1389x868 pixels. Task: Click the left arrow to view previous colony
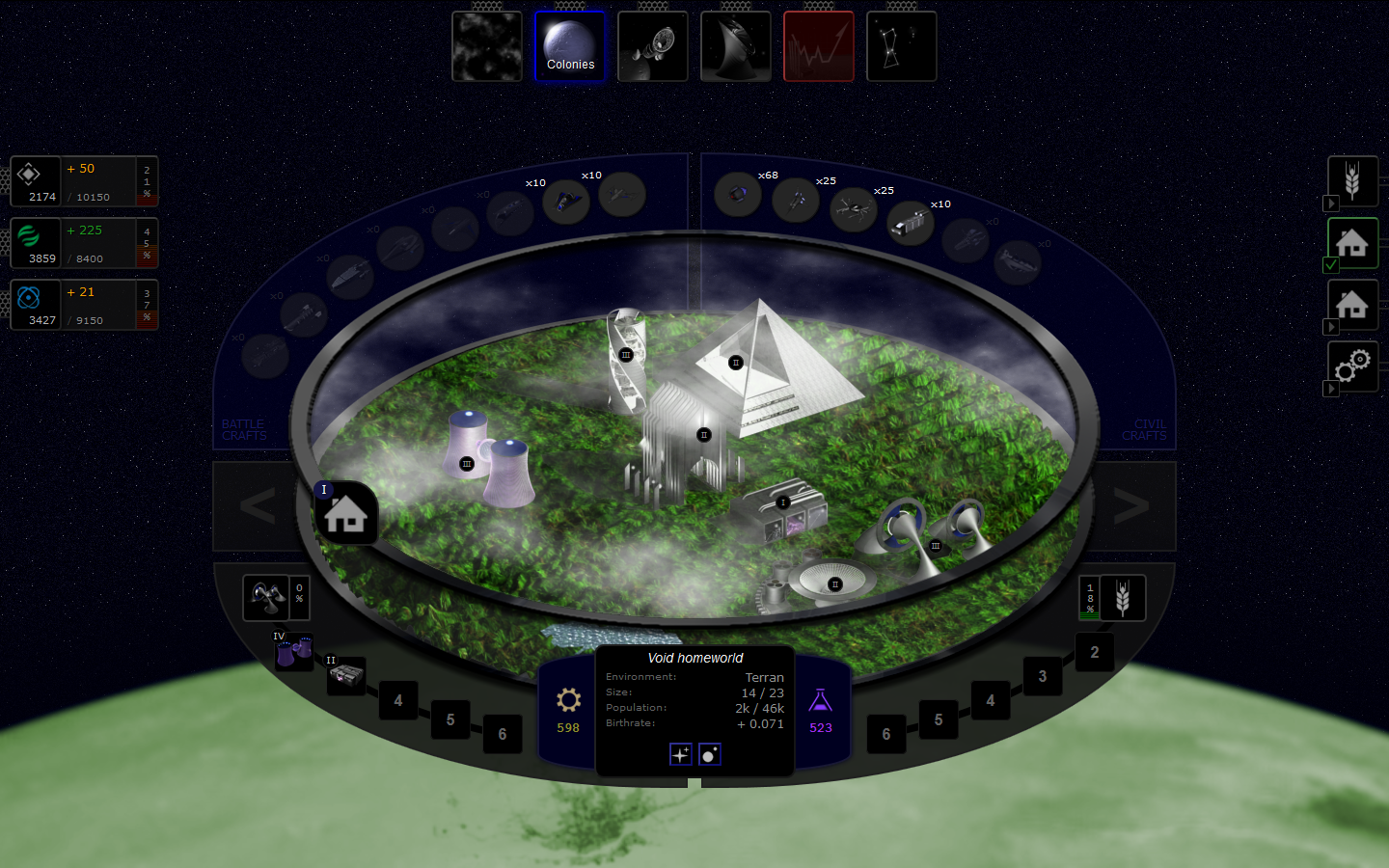(257, 506)
